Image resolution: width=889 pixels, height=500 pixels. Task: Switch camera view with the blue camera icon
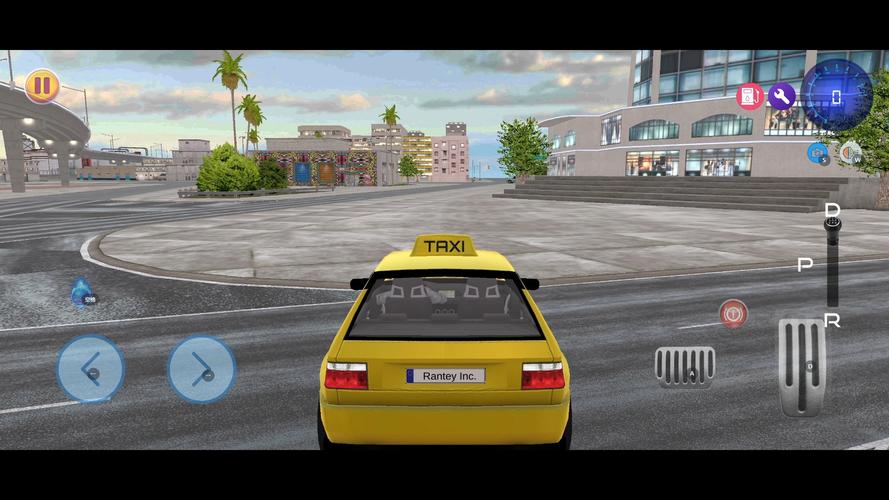[817, 153]
